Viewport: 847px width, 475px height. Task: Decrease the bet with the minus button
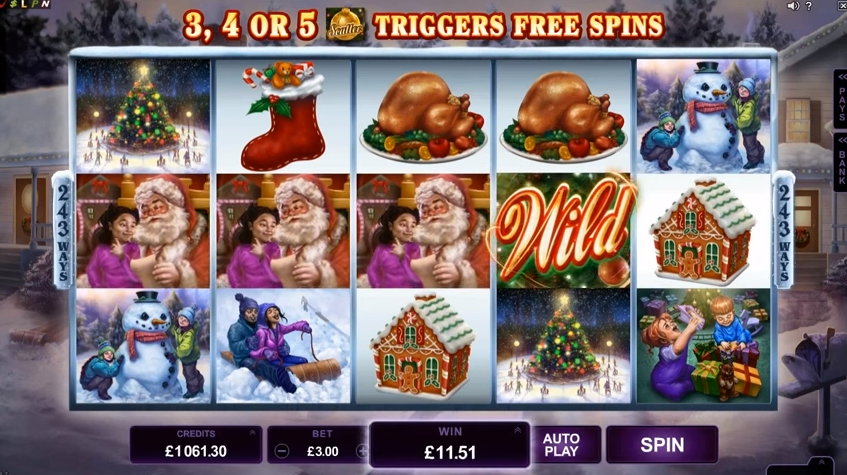pos(281,451)
